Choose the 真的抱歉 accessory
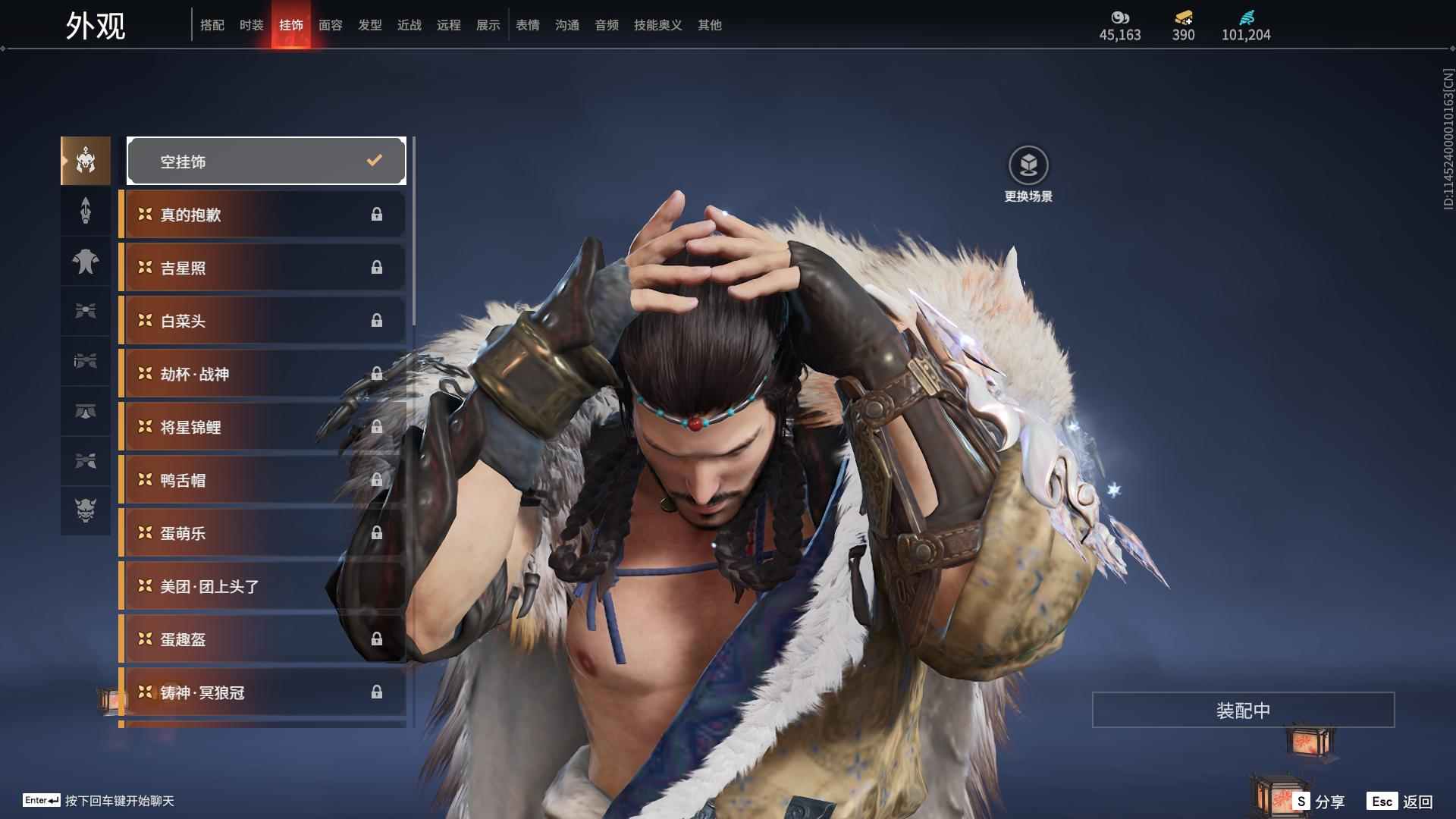Screen dimensions: 1456x819 tap(263, 215)
